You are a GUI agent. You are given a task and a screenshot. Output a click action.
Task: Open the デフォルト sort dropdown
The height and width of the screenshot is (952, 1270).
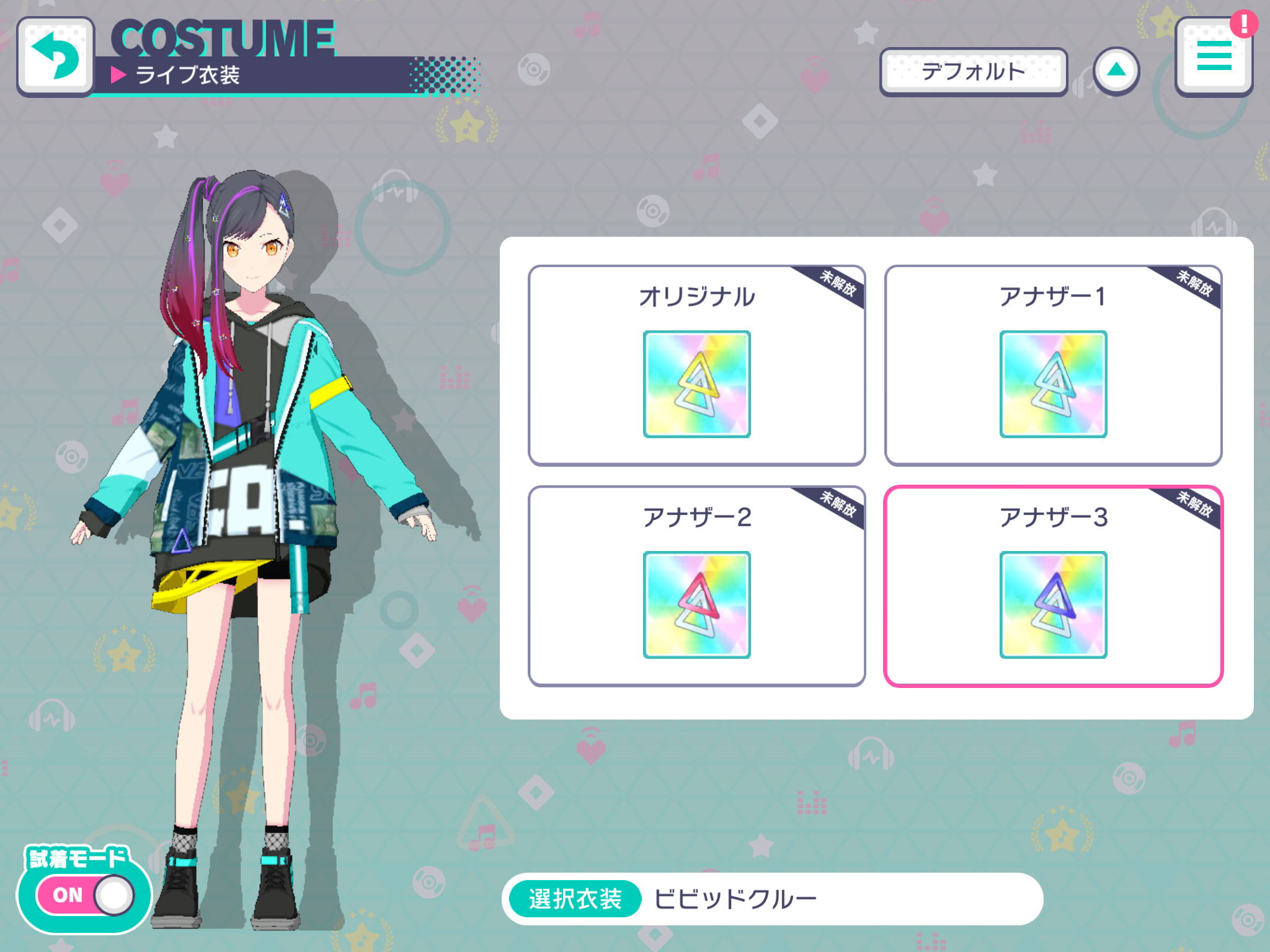973,72
